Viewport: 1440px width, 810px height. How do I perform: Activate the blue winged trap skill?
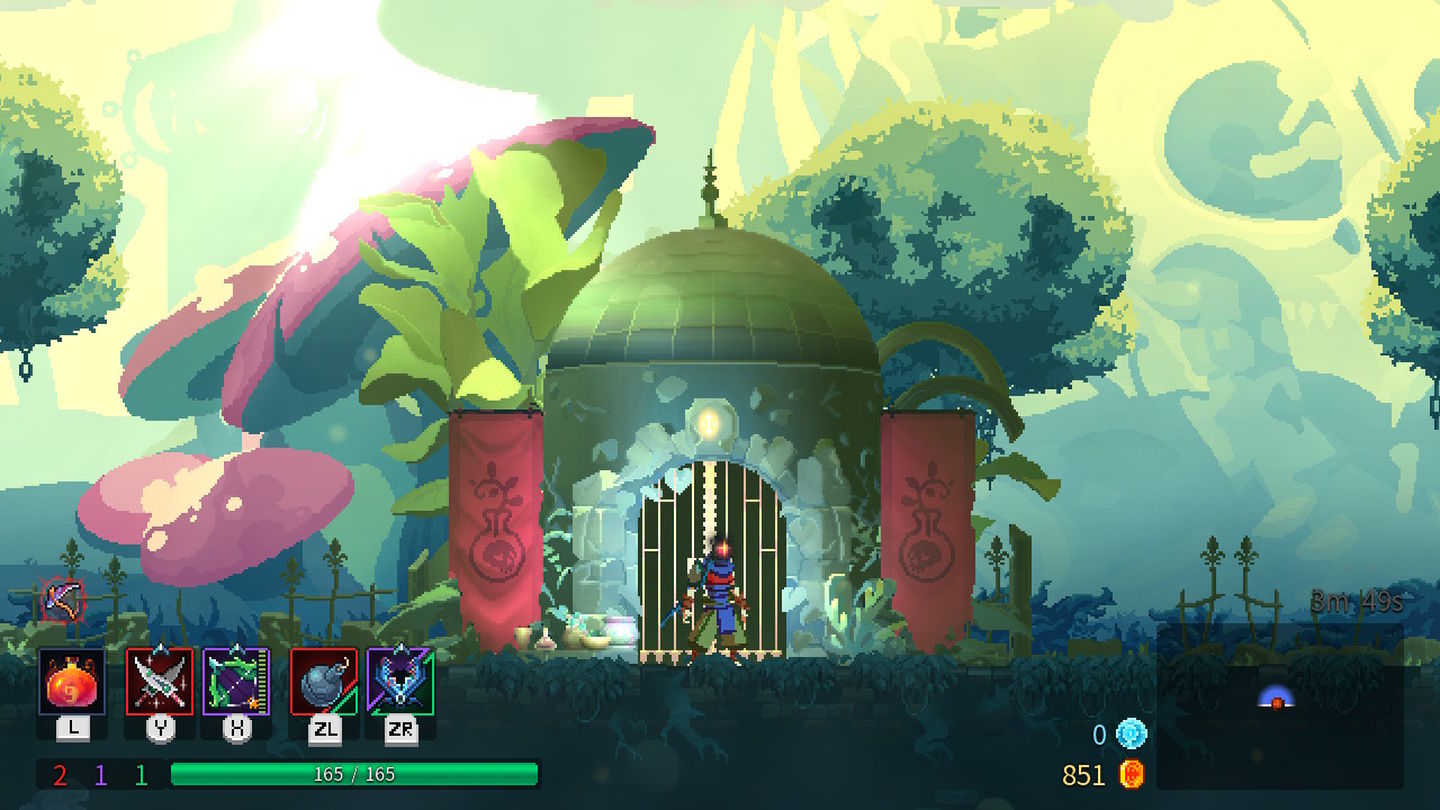tap(400, 681)
